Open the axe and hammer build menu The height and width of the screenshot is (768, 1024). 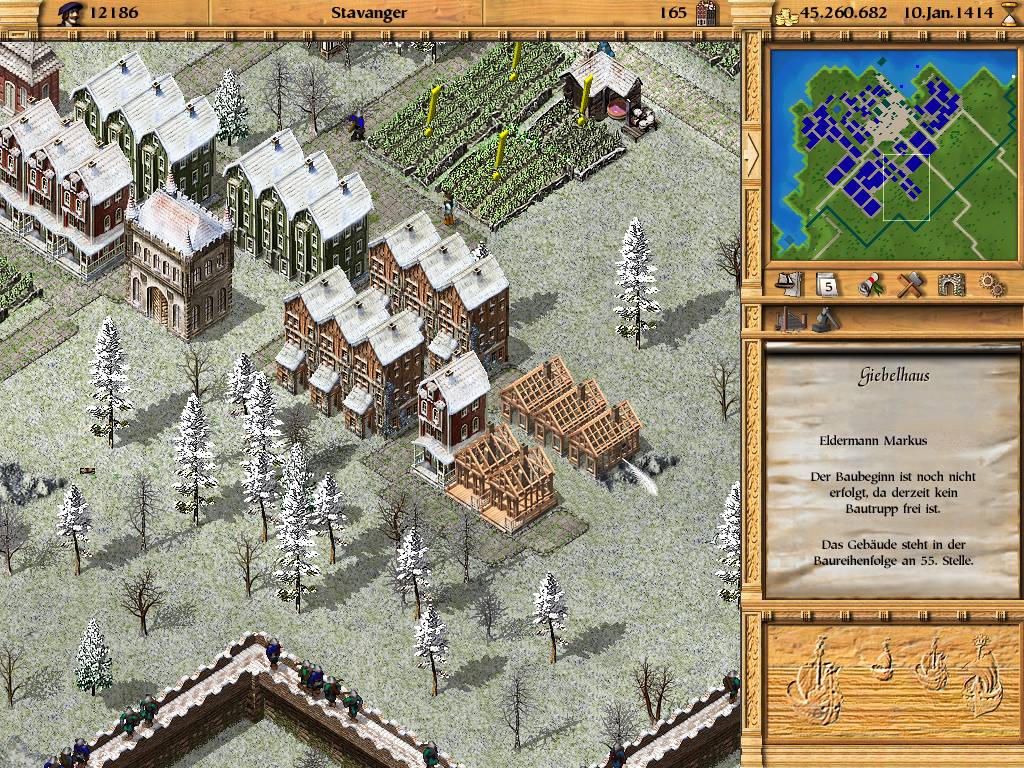tap(909, 285)
